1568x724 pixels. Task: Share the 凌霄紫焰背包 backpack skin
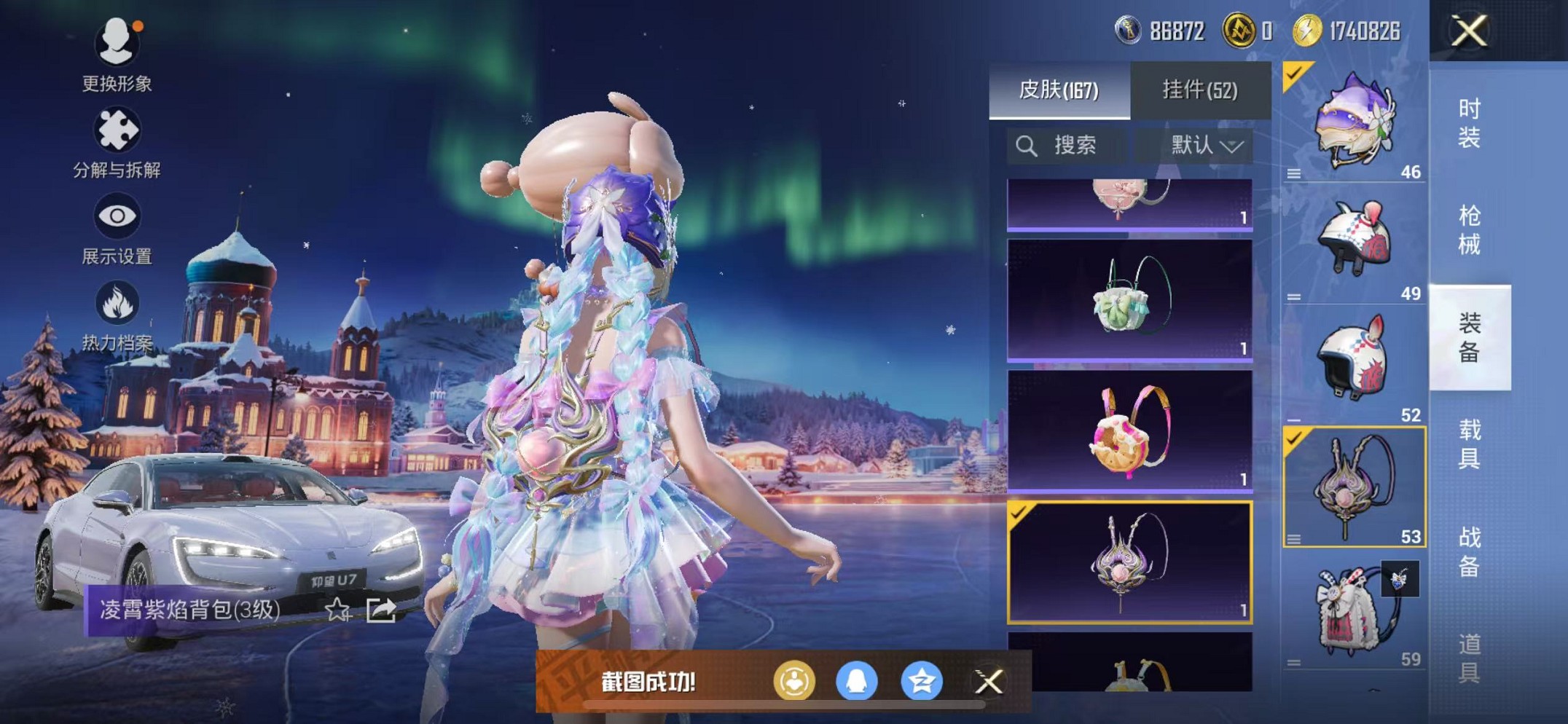click(x=381, y=610)
